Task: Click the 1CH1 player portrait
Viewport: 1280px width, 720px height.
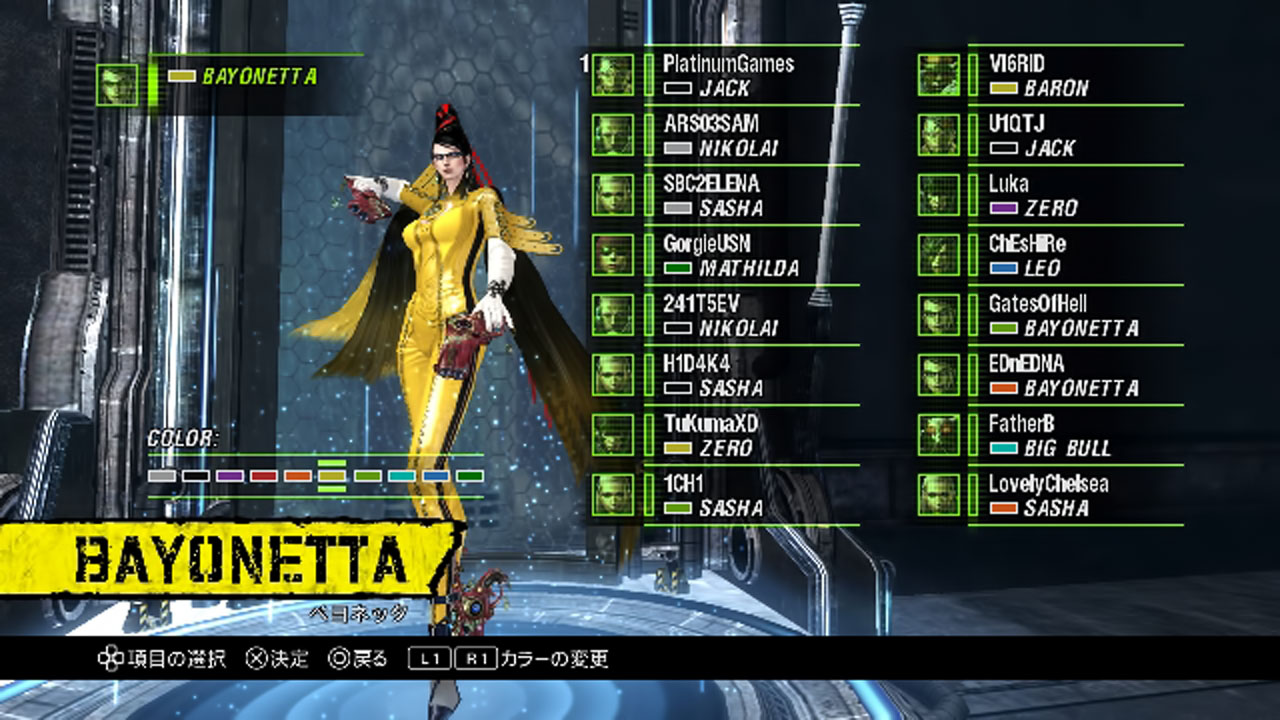Action: (x=612, y=495)
